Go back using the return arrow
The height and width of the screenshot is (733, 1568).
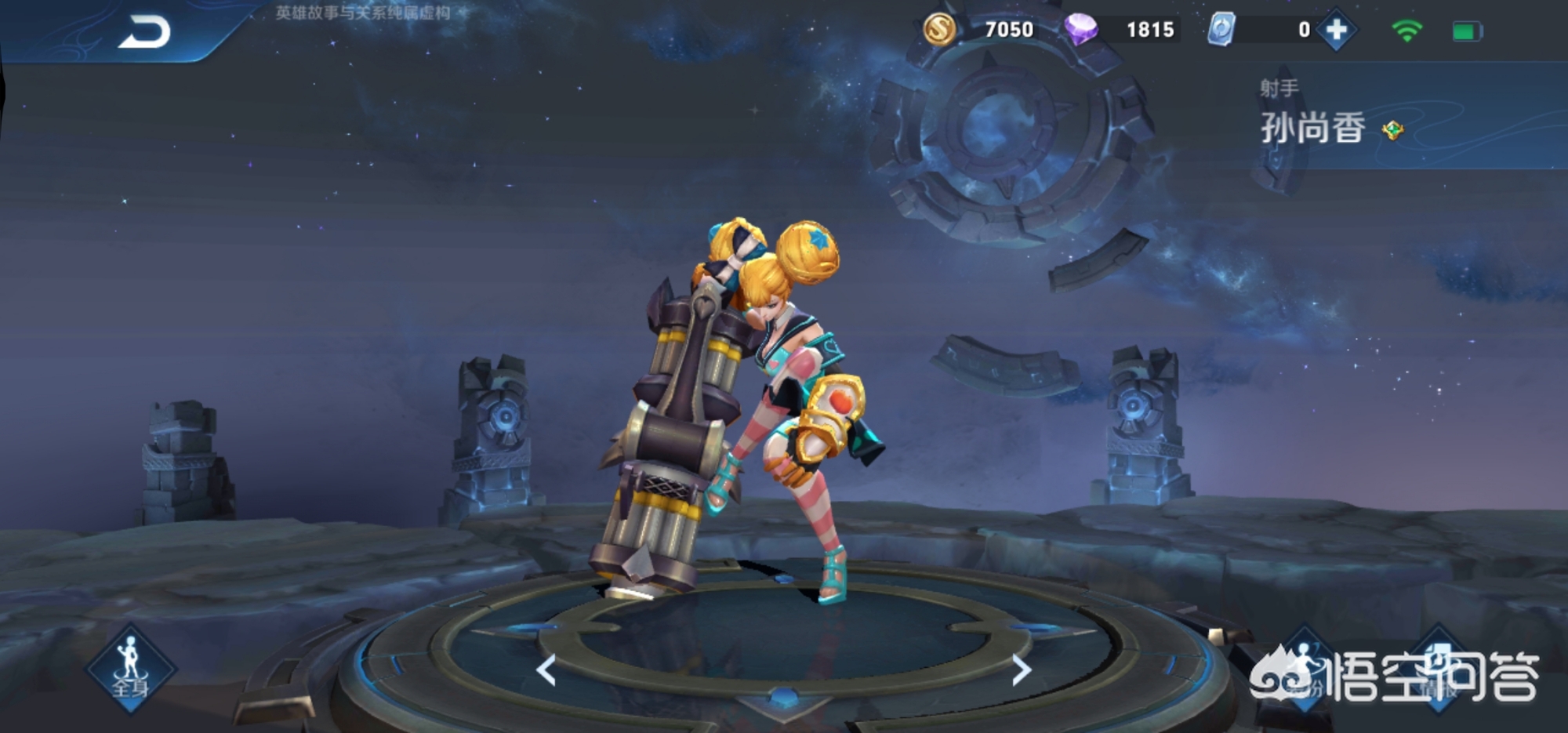point(144,33)
